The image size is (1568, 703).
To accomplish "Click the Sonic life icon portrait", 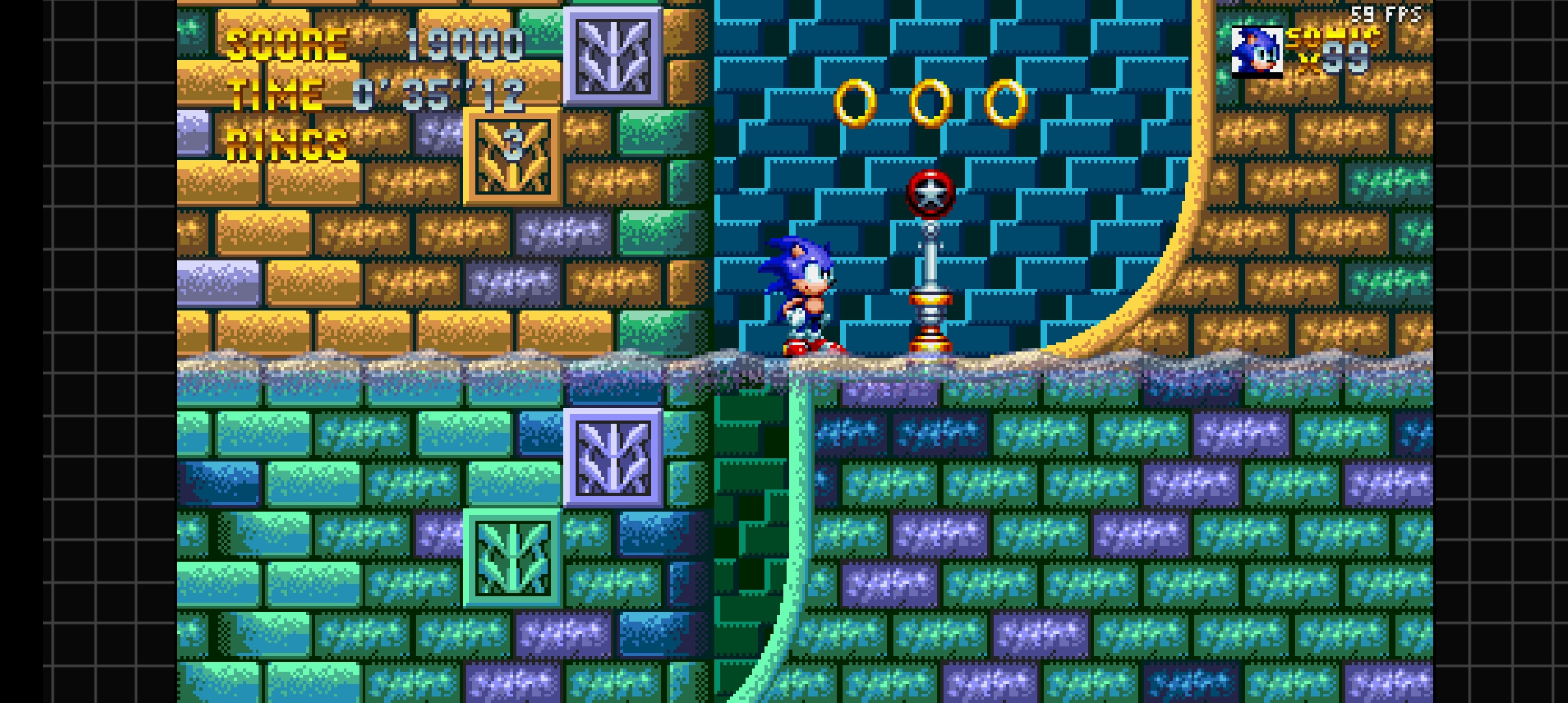I will pyautogui.click(x=1257, y=52).
